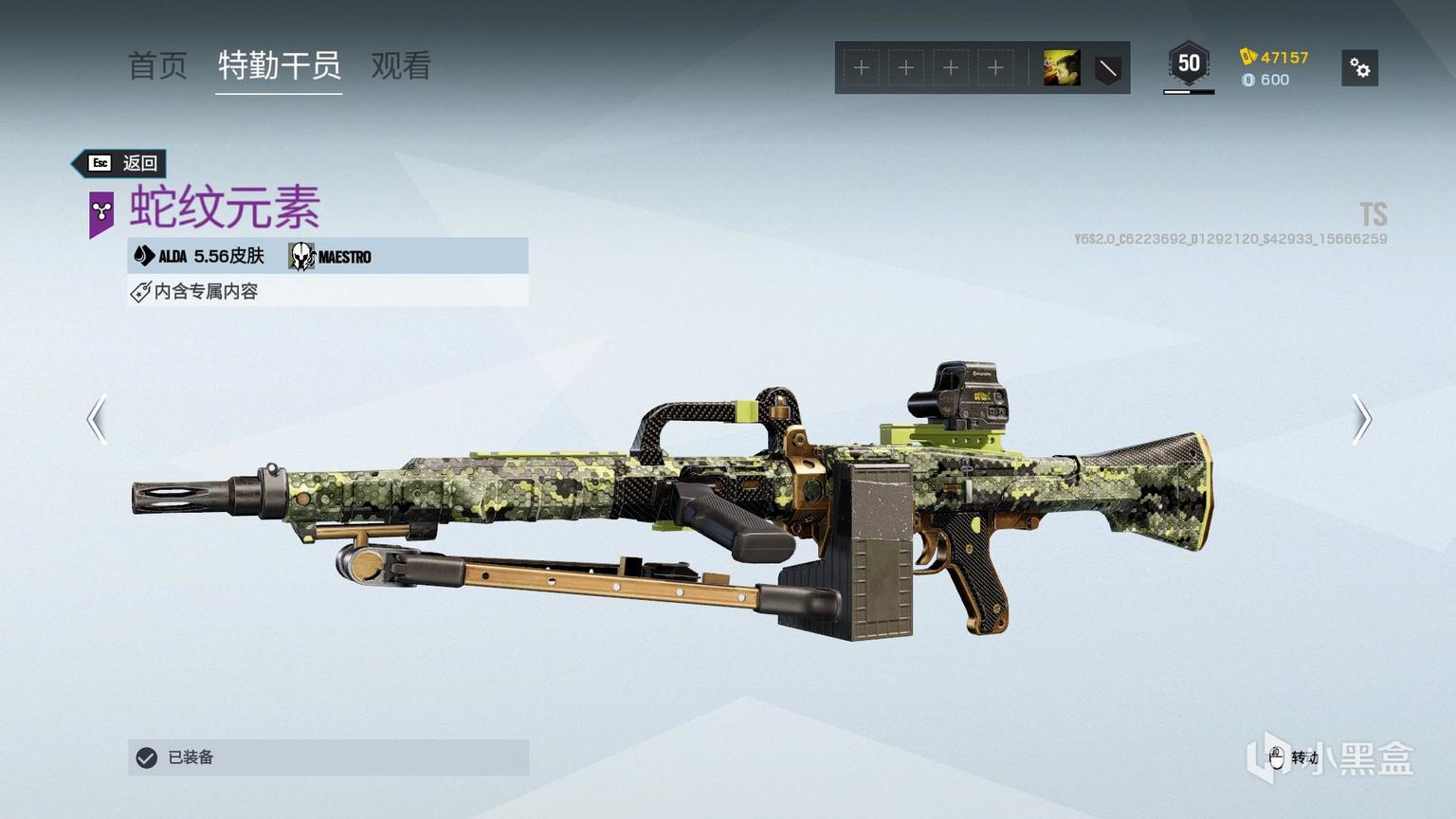The height and width of the screenshot is (819, 1456).
Task: Switch to the 特勤干员 operators tab
Action: (279, 66)
